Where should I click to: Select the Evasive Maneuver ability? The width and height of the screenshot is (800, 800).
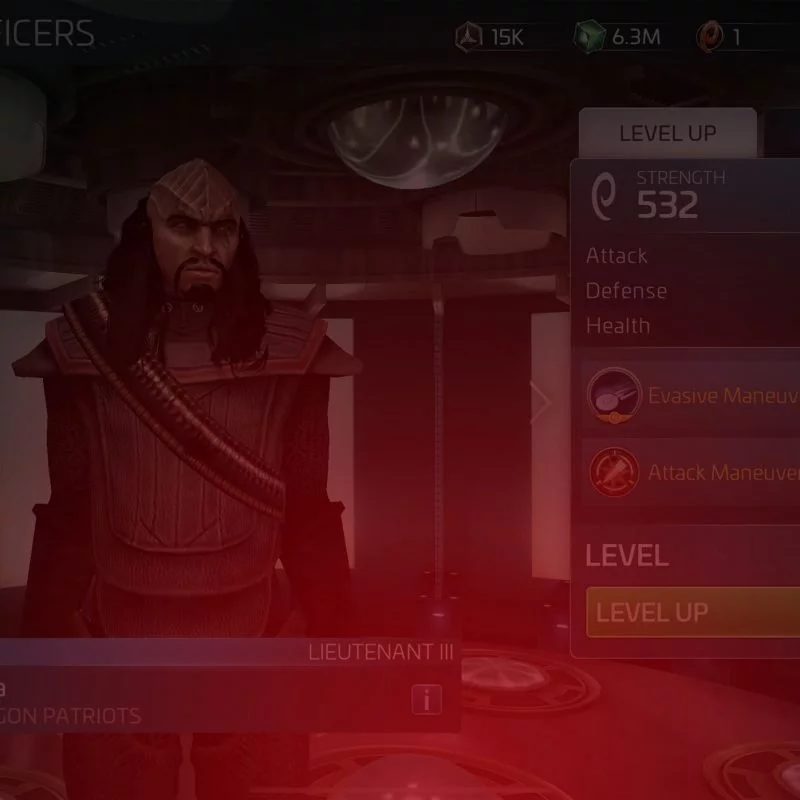click(692, 395)
